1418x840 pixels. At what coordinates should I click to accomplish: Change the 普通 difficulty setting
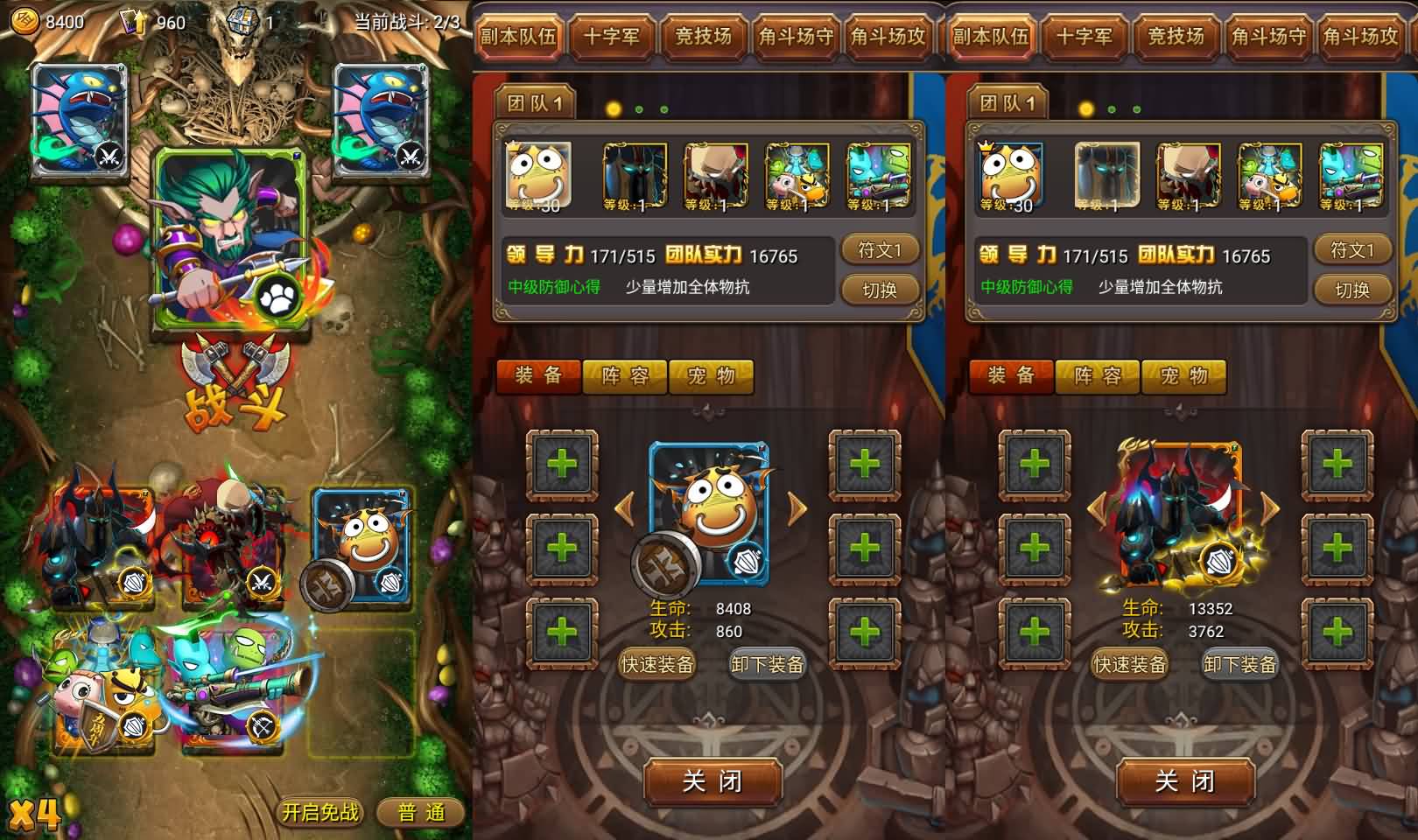click(x=421, y=812)
